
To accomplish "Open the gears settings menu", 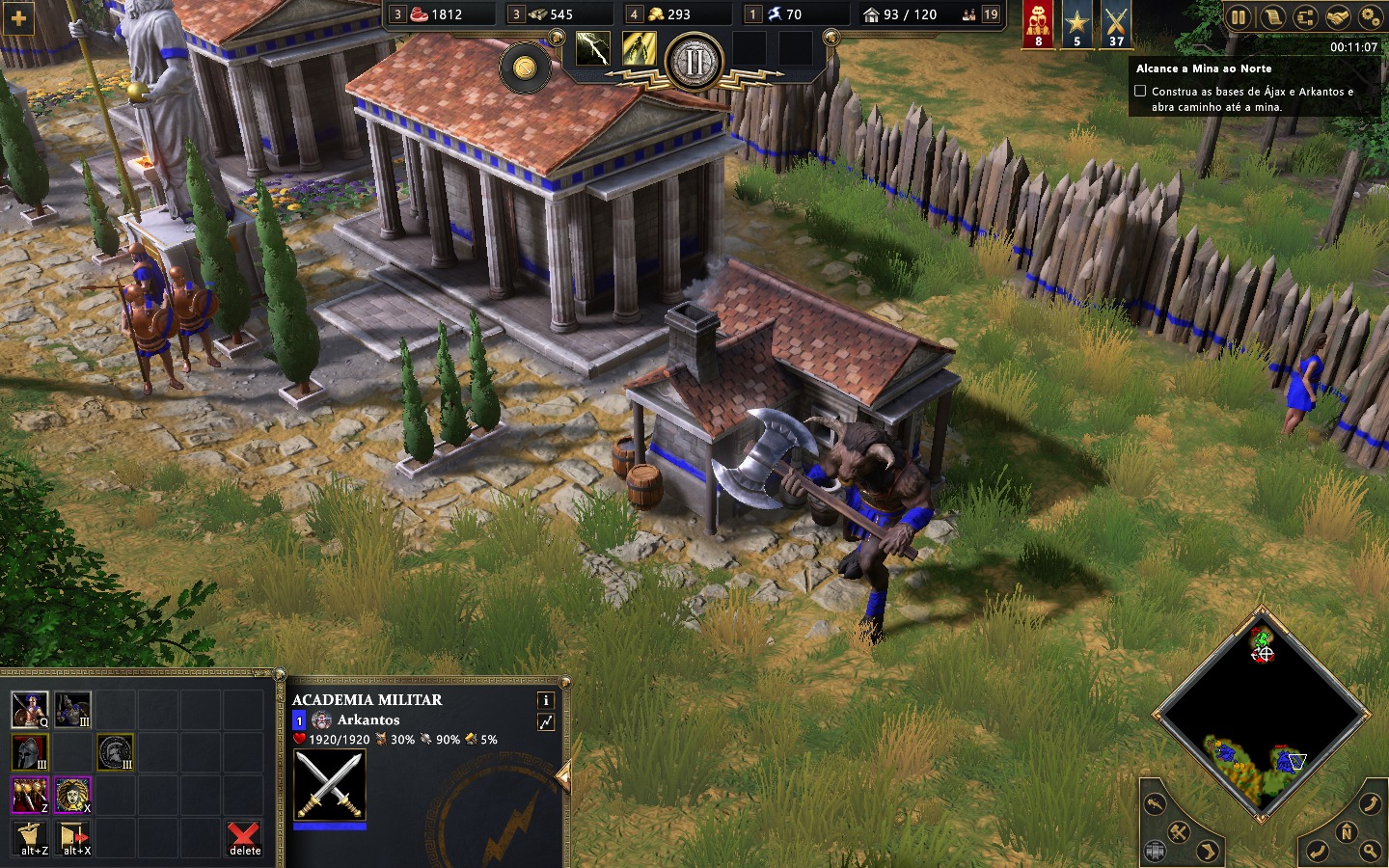I will pyautogui.click(x=1370, y=16).
